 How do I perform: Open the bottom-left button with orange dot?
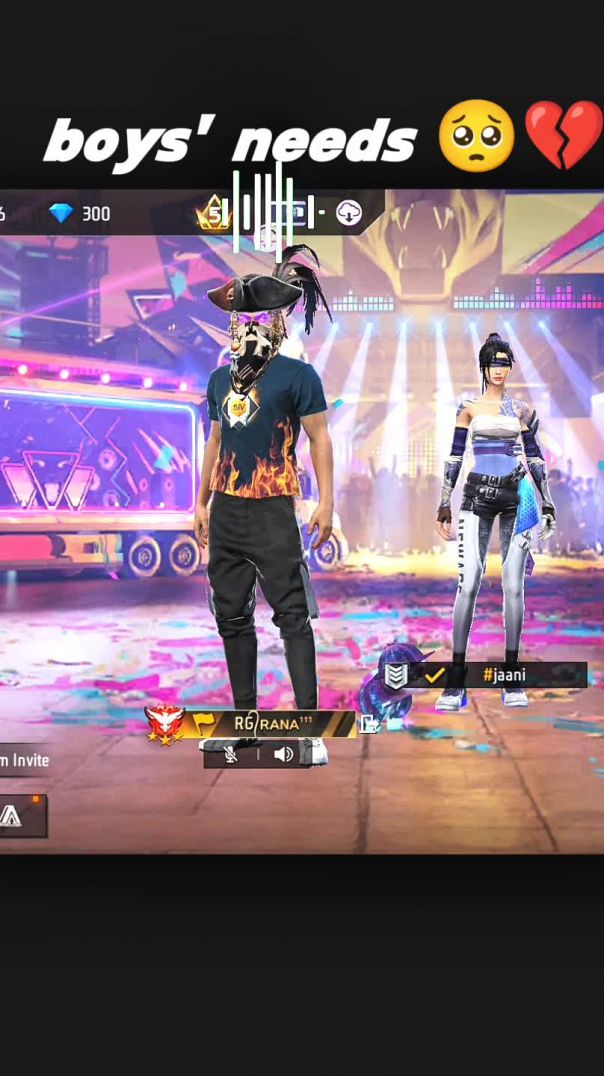(20, 815)
